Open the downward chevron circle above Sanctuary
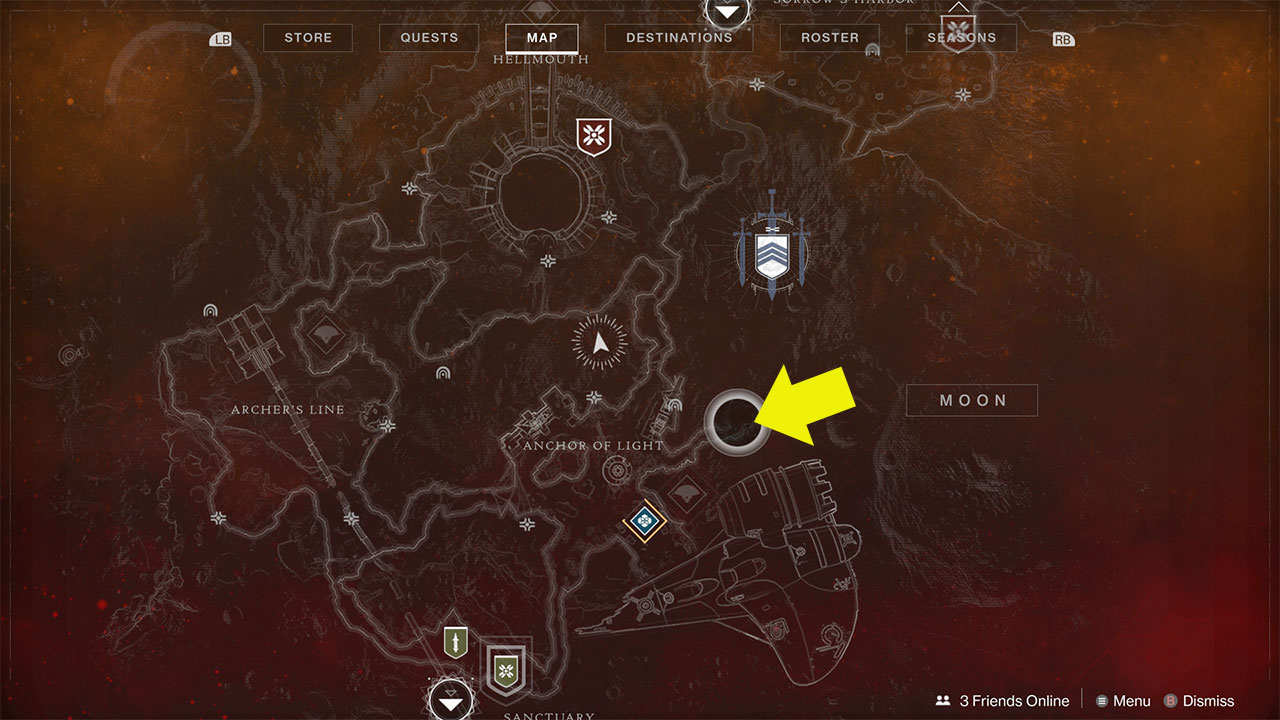This screenshot has width=1280, height=720. tap(450, 700)
